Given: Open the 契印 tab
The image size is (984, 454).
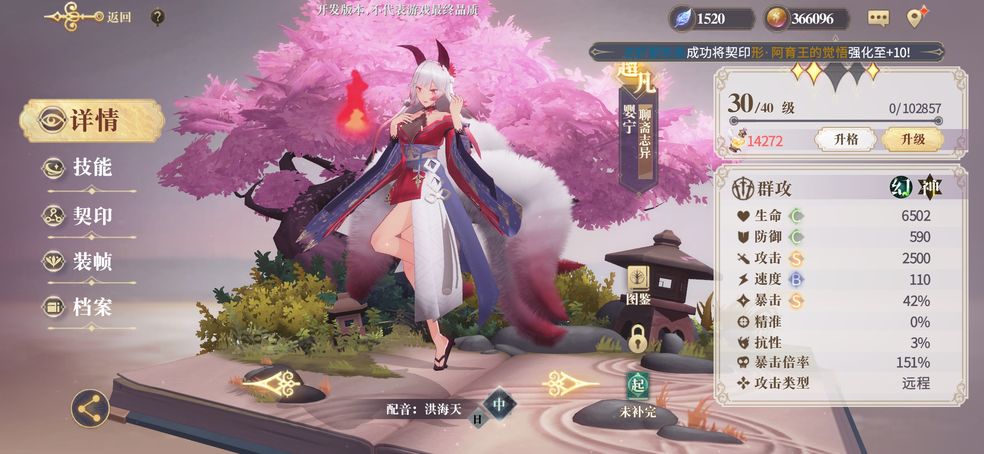Looking at the screenshot, I should coord(90,215).
